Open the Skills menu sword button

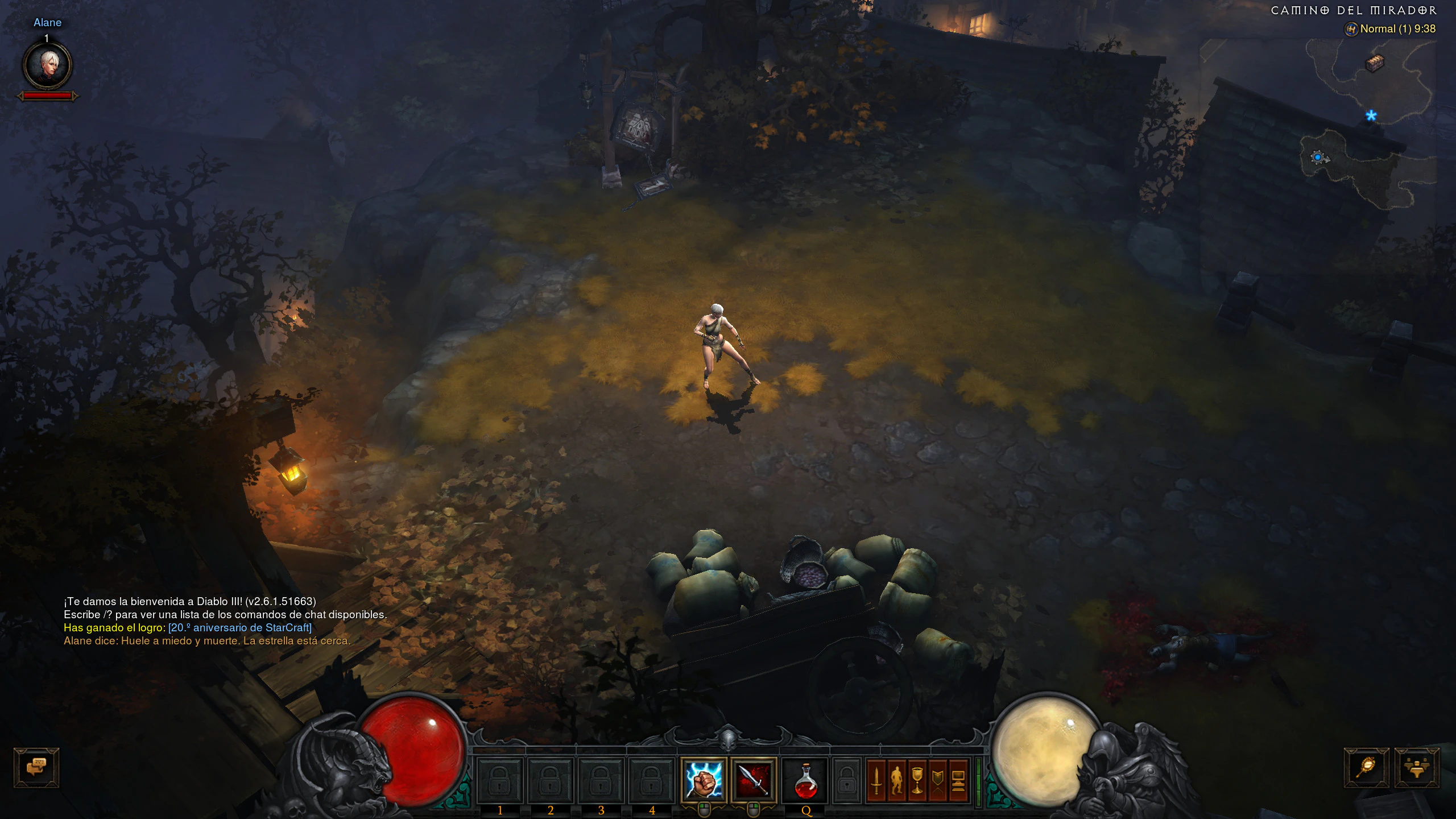coord(876,780)
